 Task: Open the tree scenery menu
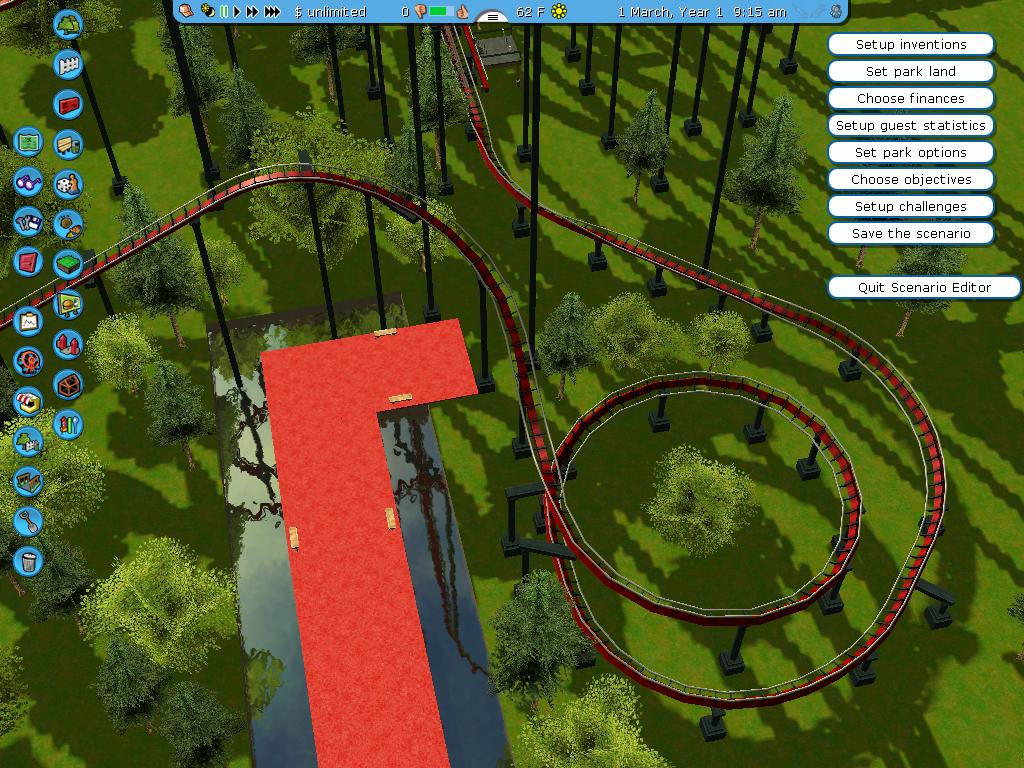(x=68, y=24)
